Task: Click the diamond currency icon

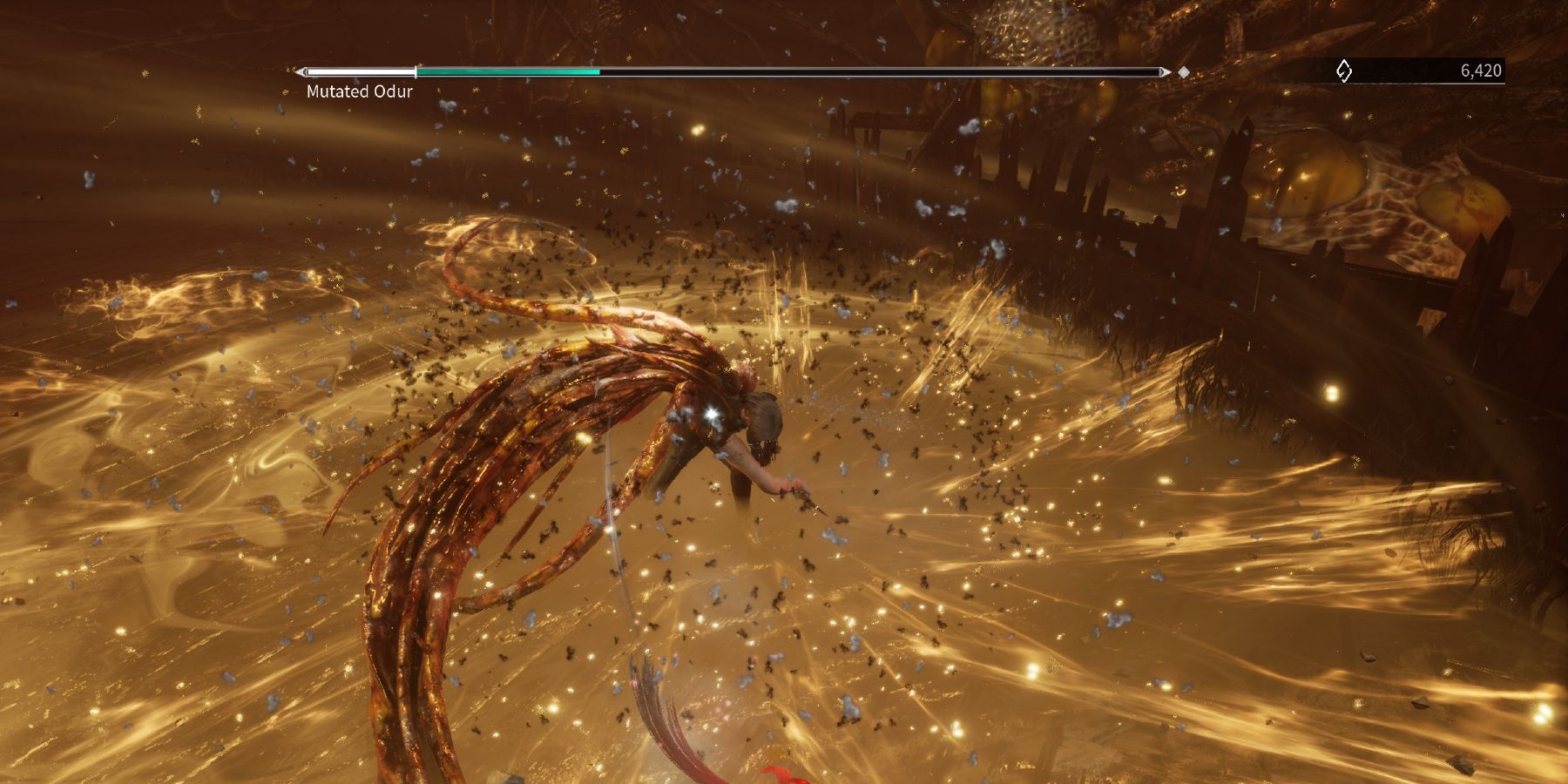Action: [x=1344, y=72]
